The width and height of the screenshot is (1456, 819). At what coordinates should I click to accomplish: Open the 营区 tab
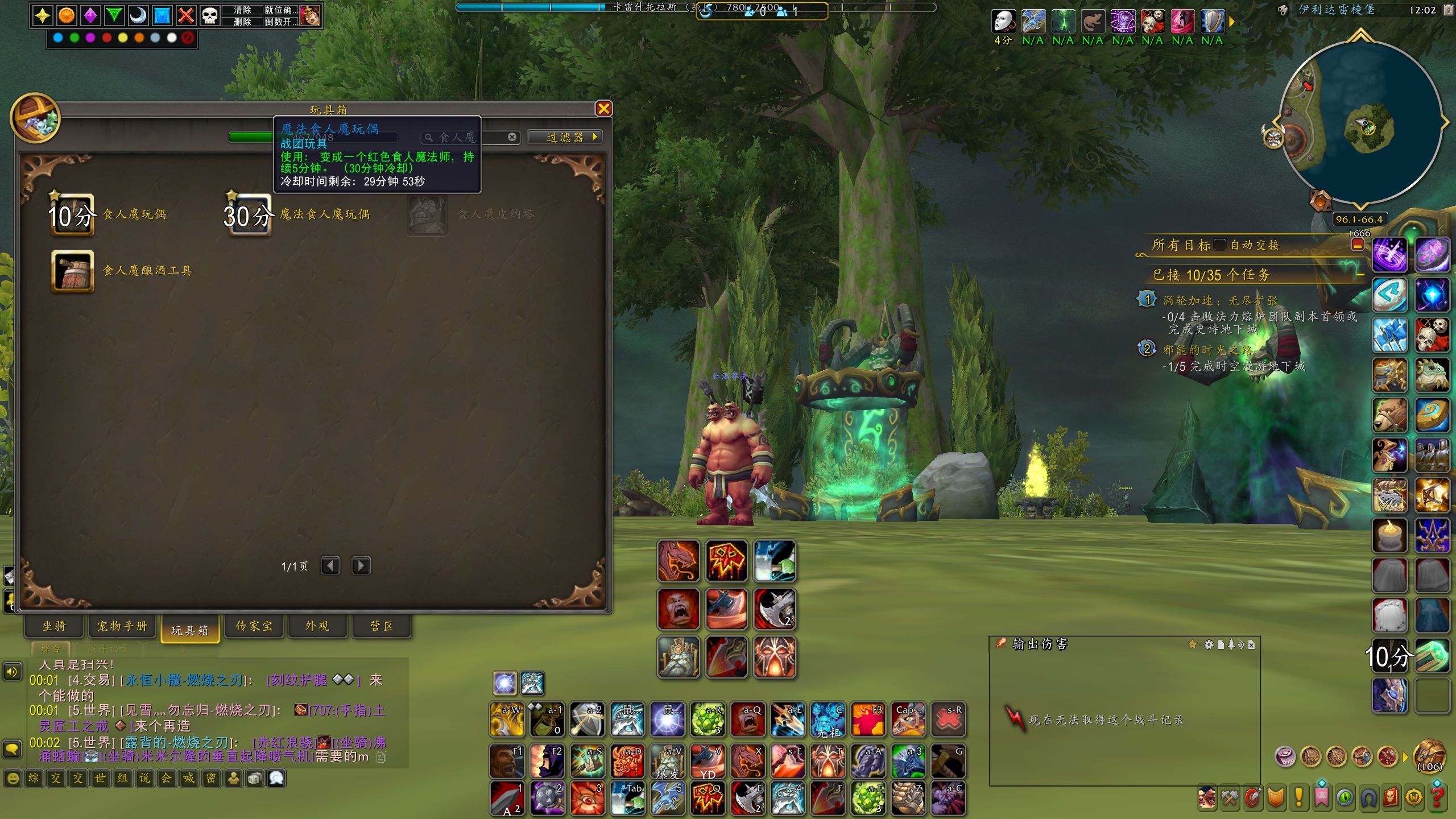382,626
